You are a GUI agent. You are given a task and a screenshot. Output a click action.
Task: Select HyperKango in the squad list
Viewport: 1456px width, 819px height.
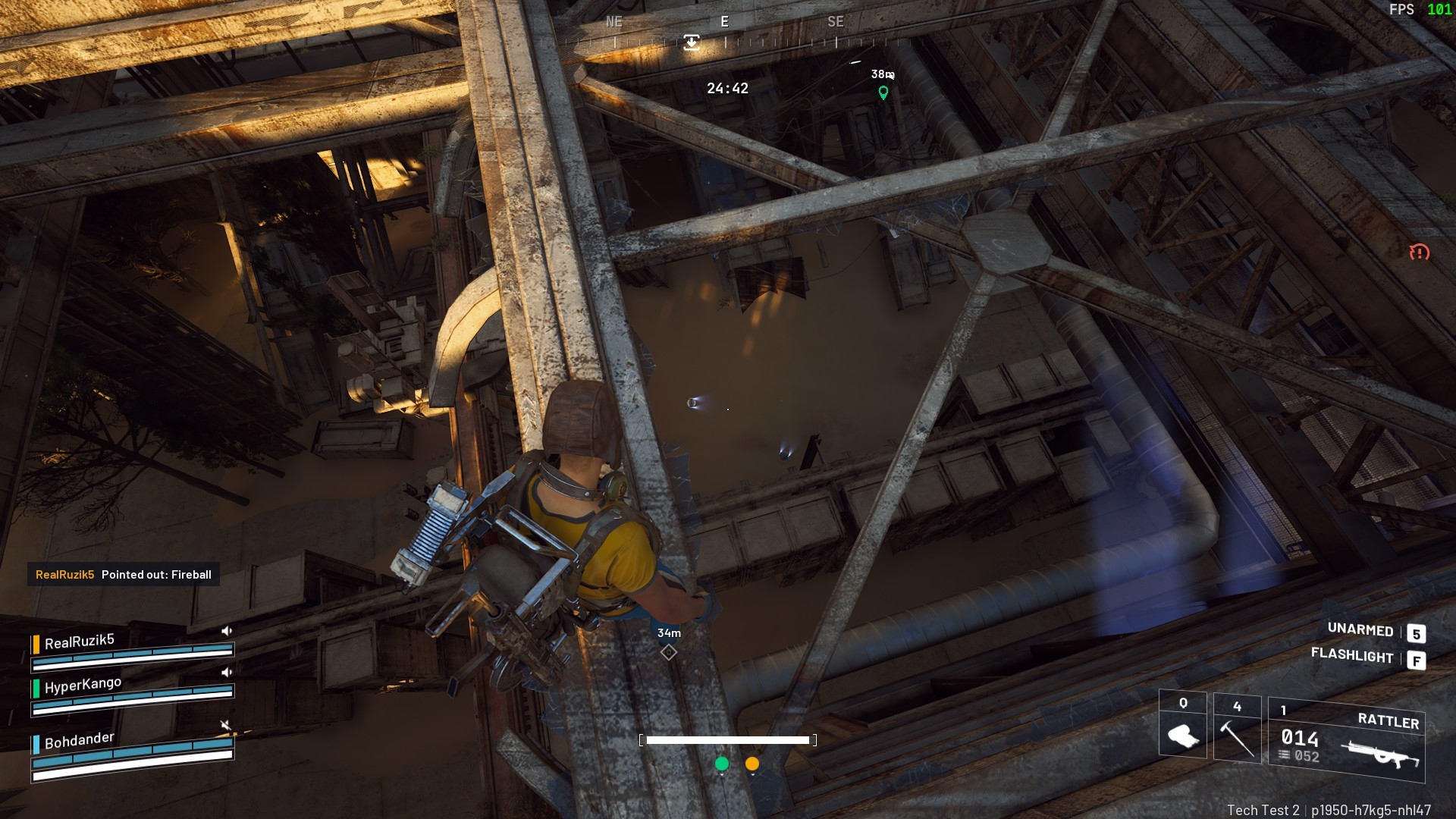coord(83,686)
